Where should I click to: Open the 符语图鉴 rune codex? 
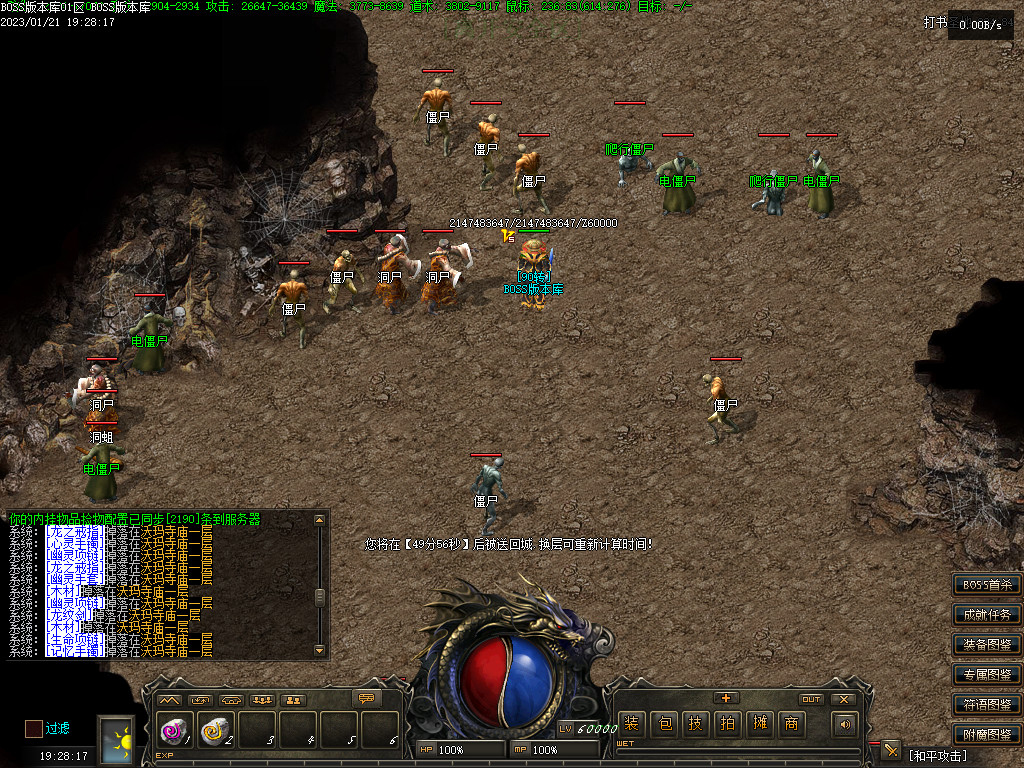point(987,705)
